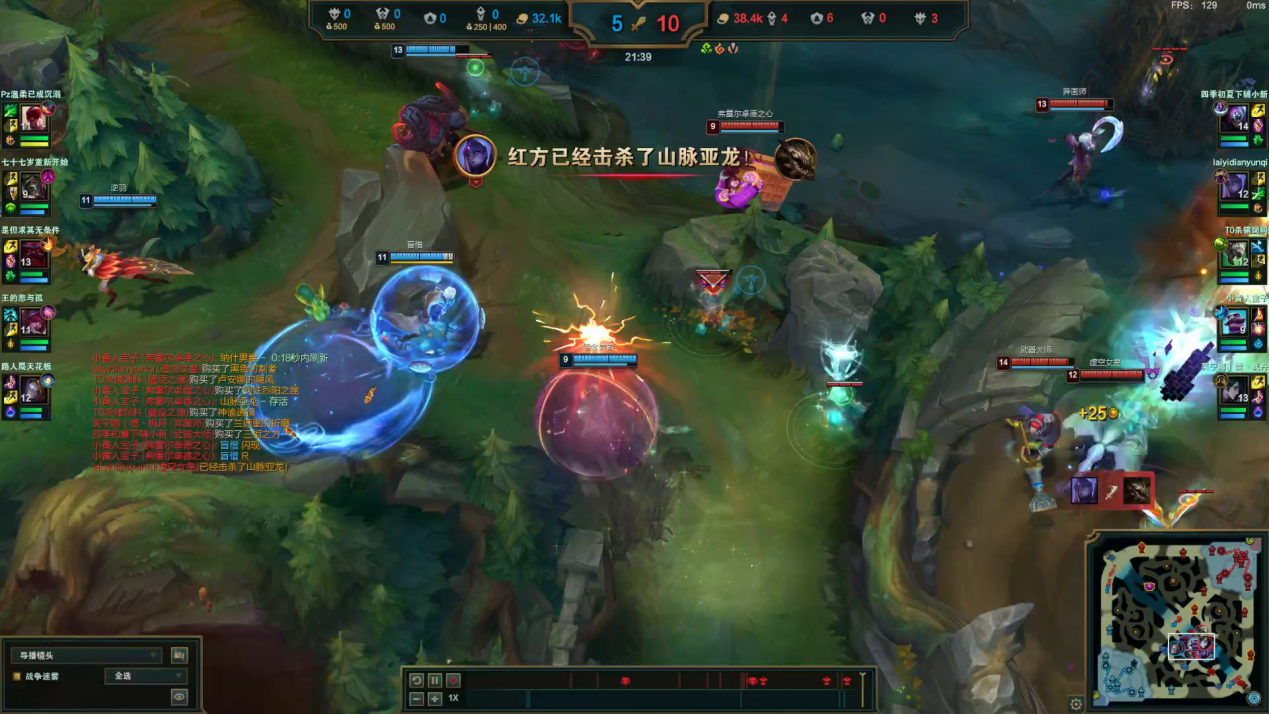Click the jump-back rewind button
This screenshot has height=714, width=1269.
[417, 680]
